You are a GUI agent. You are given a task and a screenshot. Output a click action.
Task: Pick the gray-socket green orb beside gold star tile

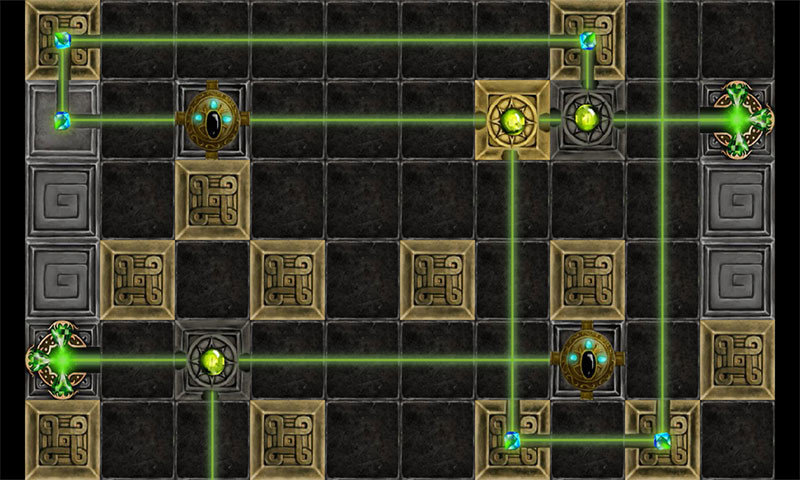click(x=586, y=120)
